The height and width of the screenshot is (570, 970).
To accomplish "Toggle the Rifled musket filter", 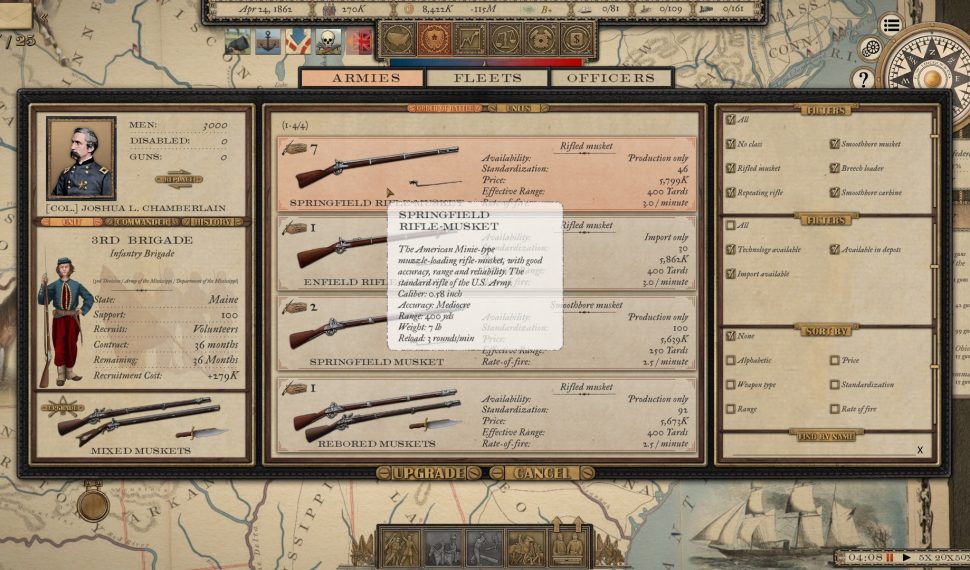I will tap(731, 168).
